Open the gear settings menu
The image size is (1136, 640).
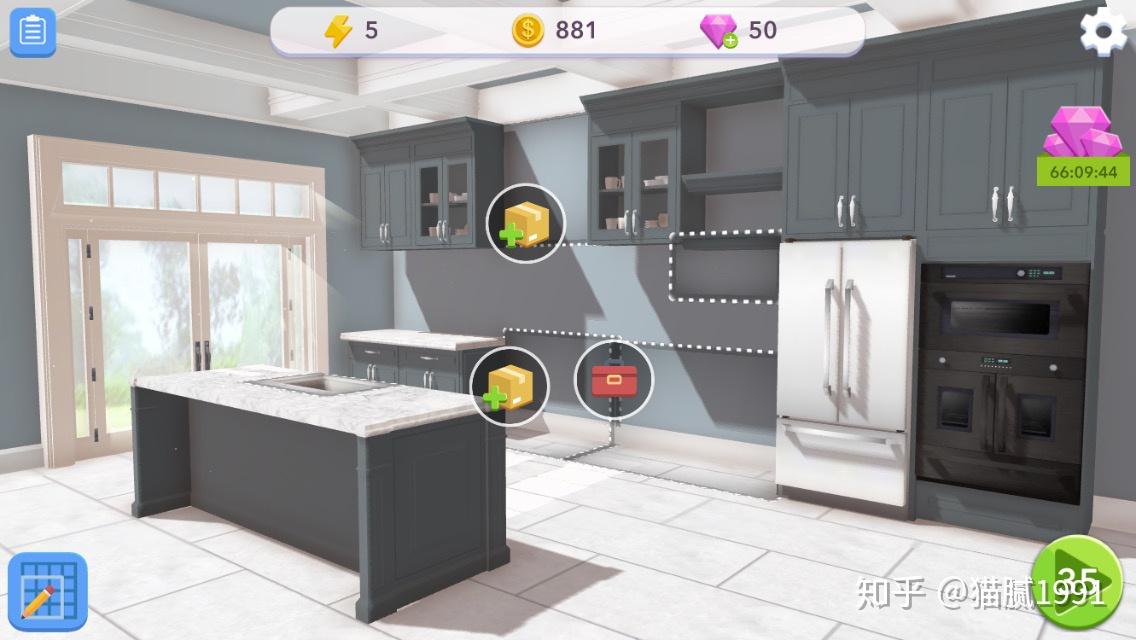(x=1103, y=32)
